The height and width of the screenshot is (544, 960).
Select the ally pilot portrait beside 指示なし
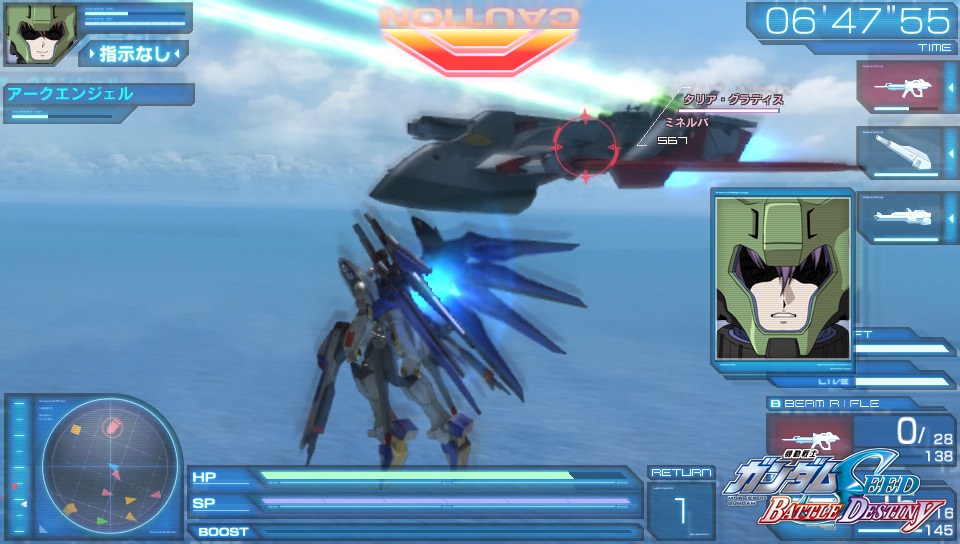[28, 35]
